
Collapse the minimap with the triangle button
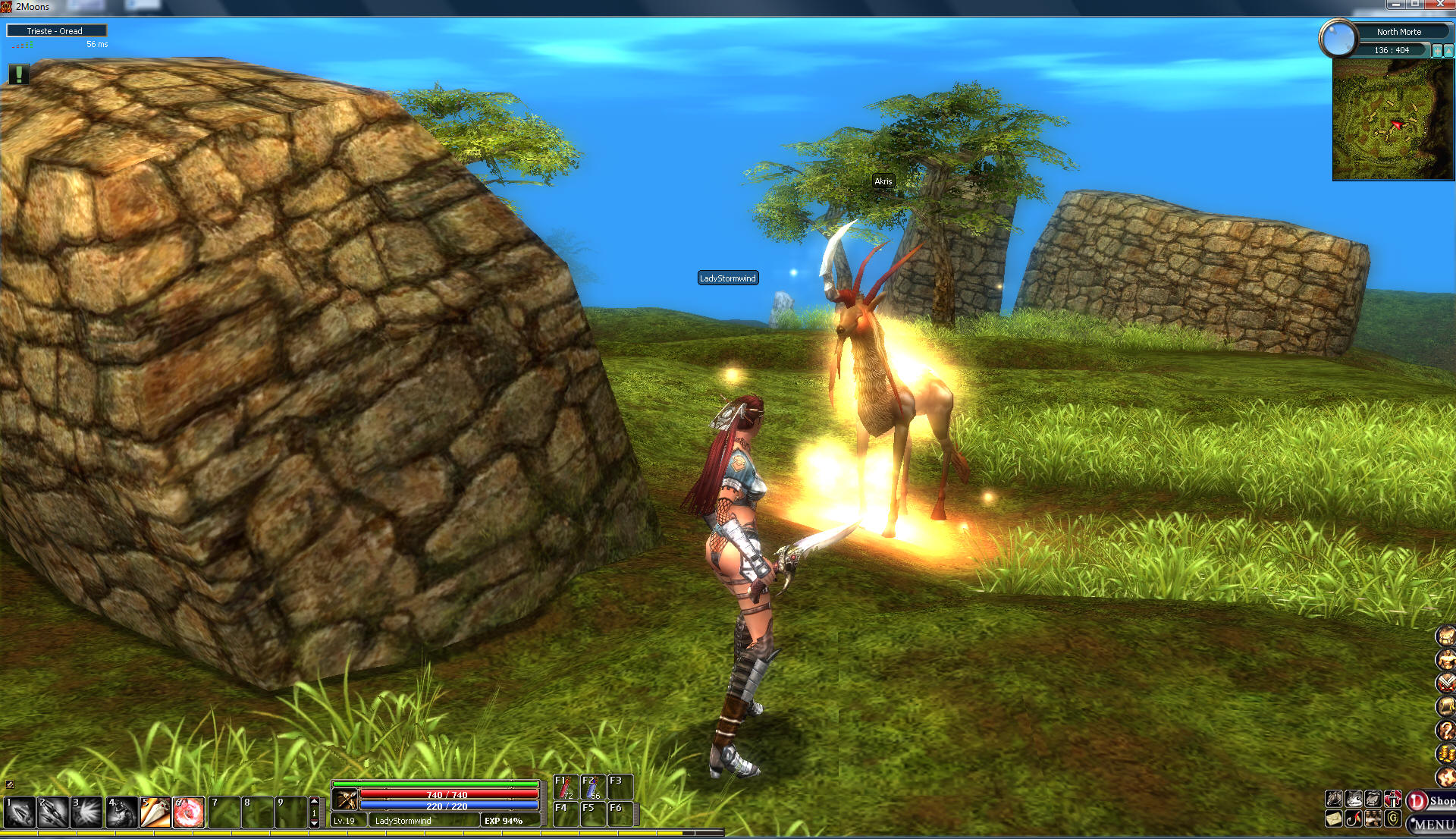(x=1449, y=51)
